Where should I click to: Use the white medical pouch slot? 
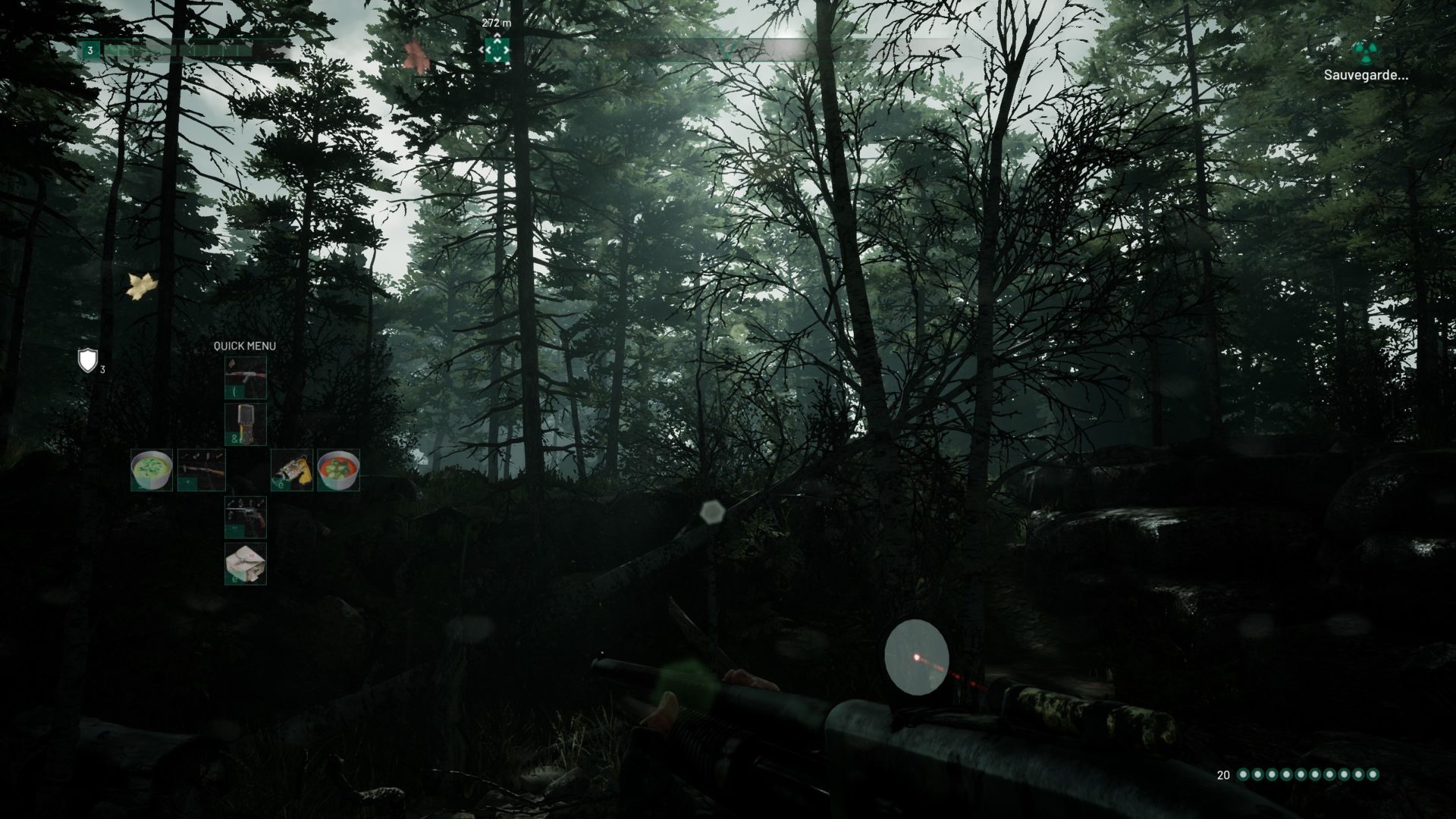[245, 564]
